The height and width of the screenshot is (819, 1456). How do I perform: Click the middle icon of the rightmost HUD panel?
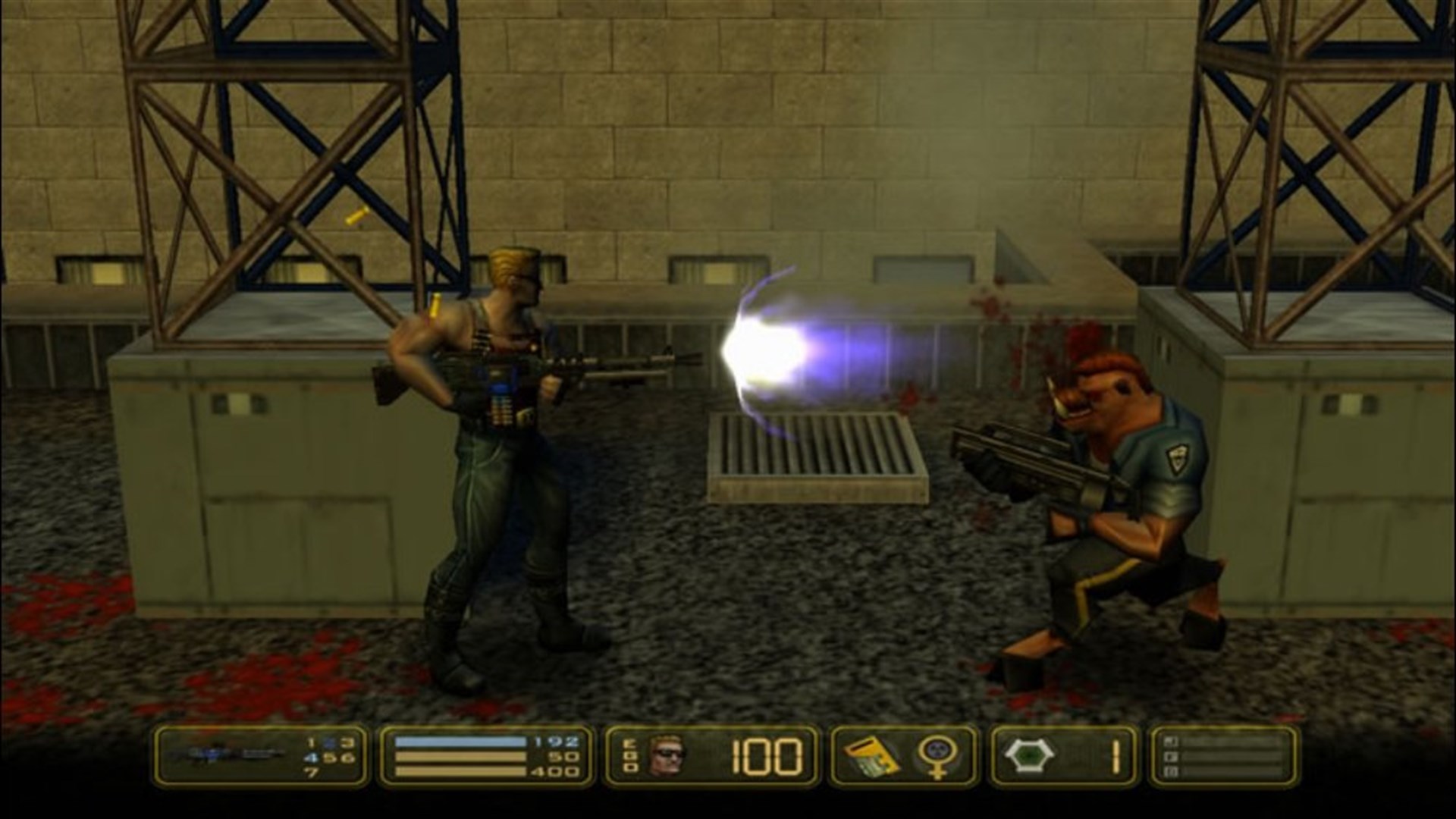click(x=1171, y=755)
